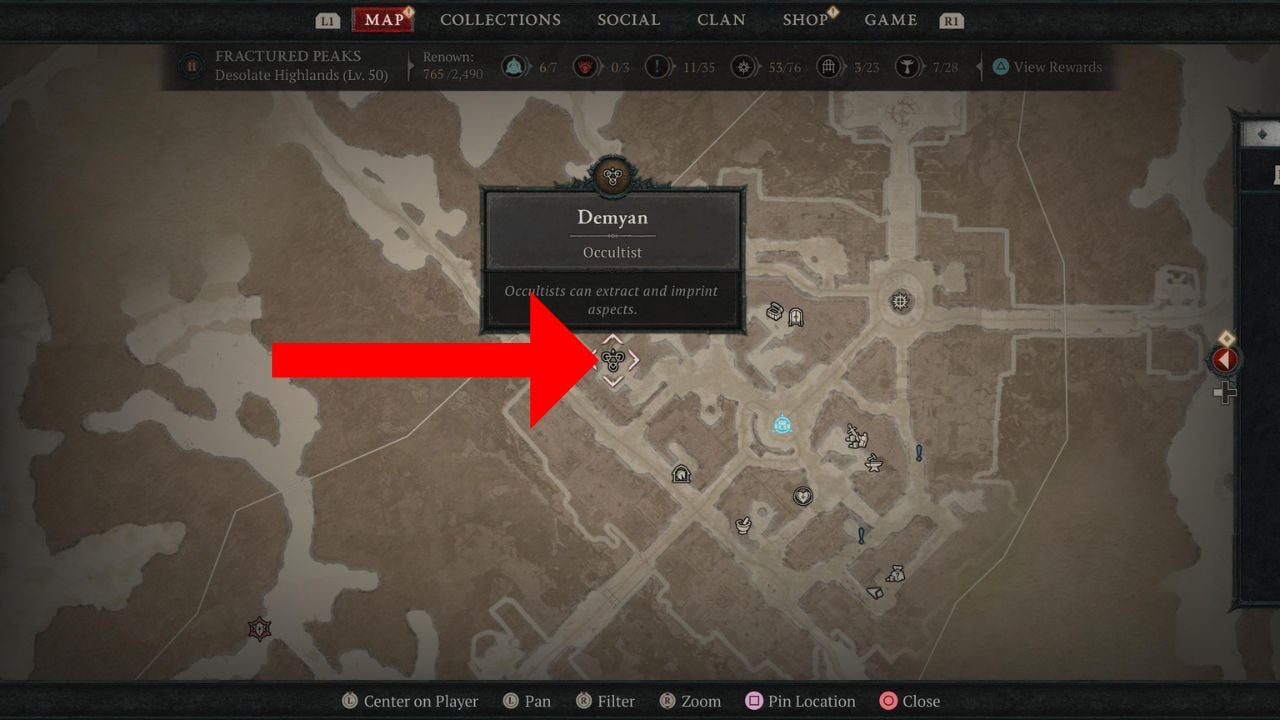
Task: Select the weapon vendor icon on the map
Action: pyautogui.click(x=855, y=435)
